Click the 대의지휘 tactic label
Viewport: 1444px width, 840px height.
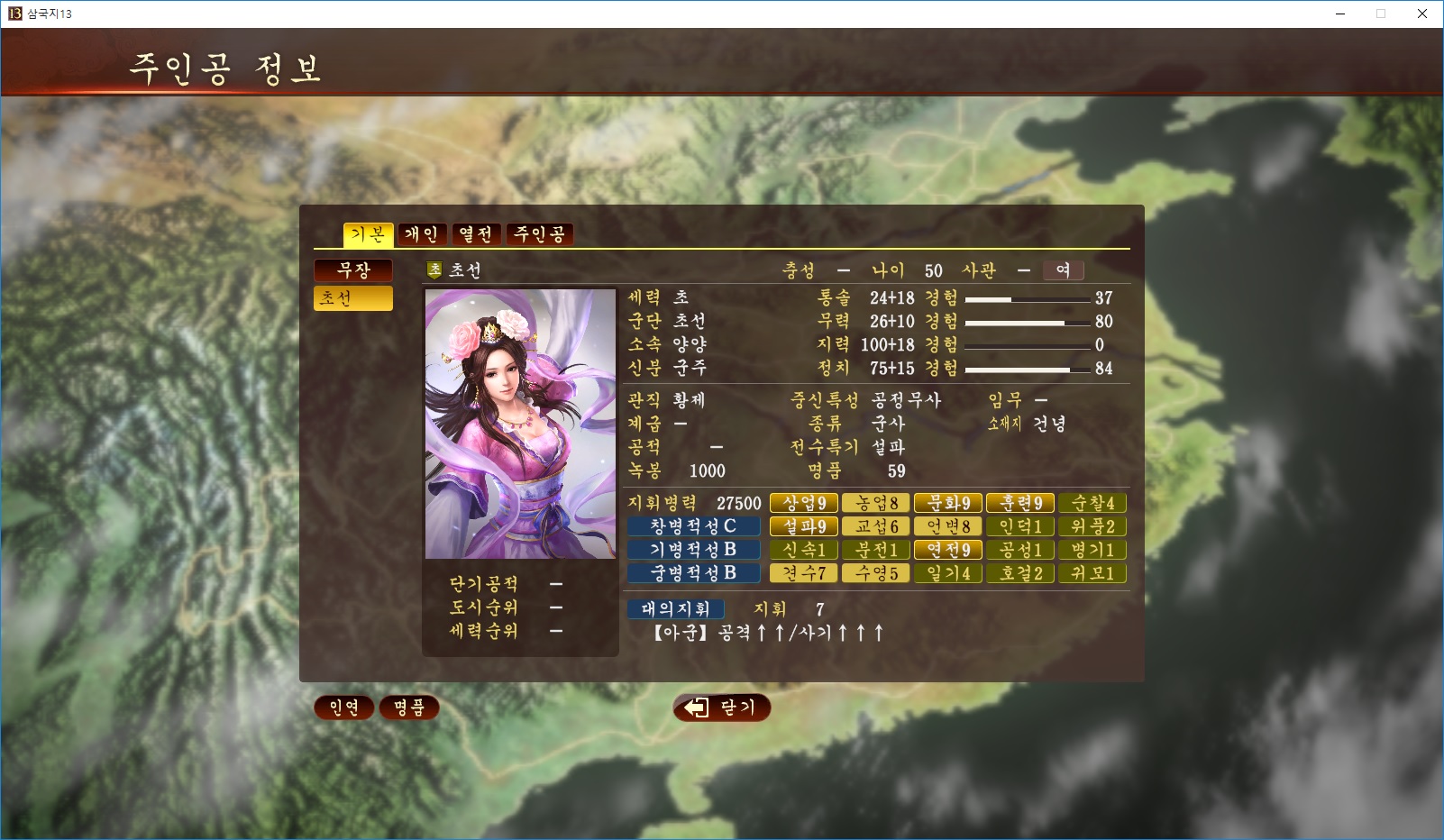point(676,609)
